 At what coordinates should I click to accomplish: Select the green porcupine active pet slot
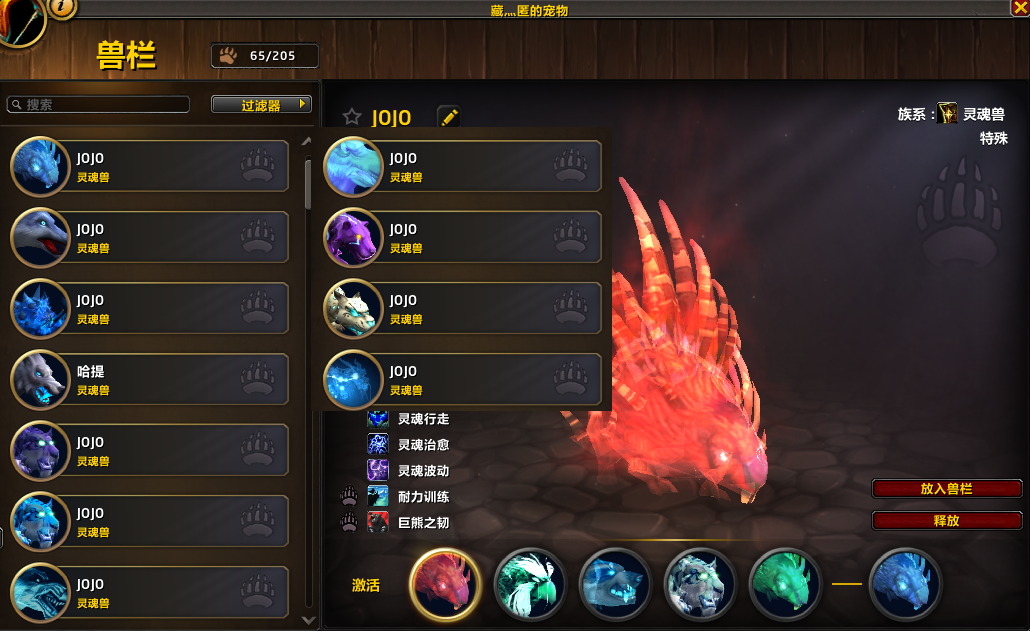[x=785, y=585]
